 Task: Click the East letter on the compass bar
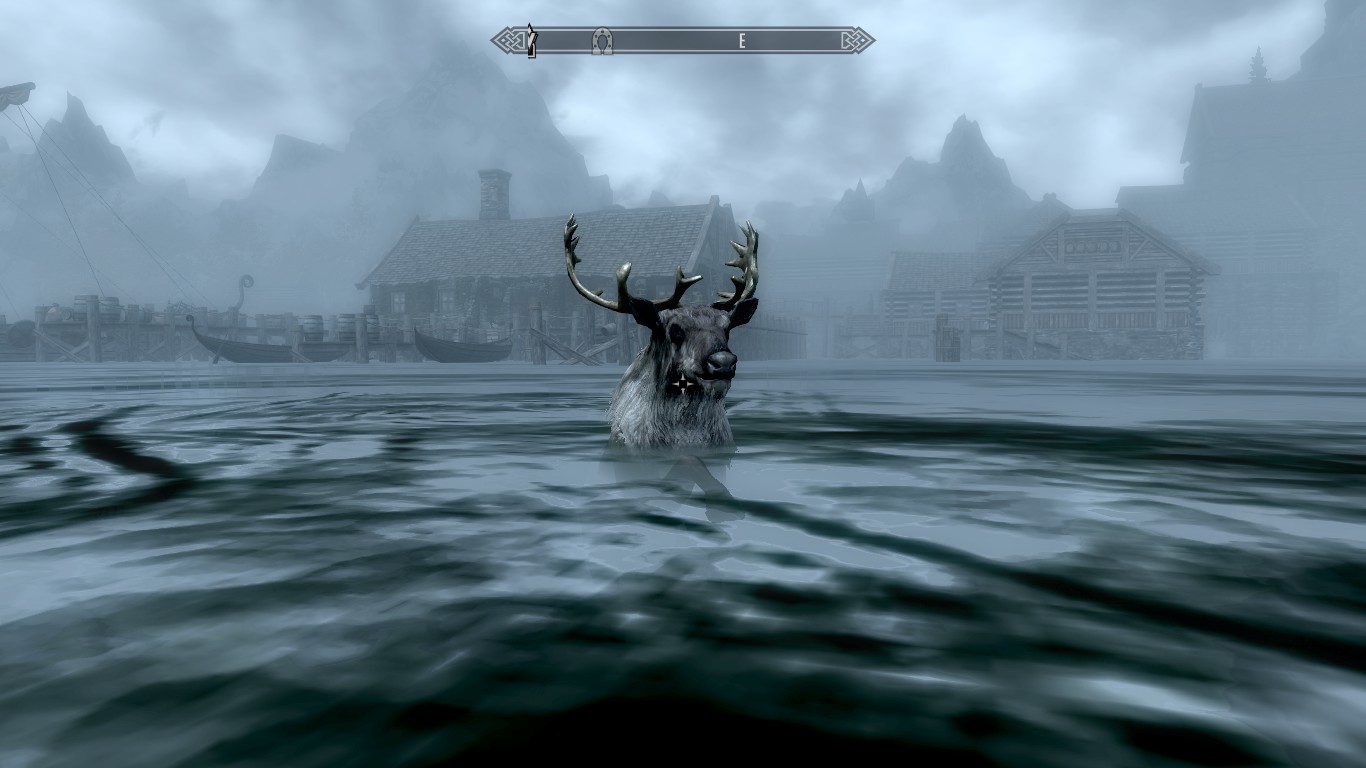tap(741, 41)
